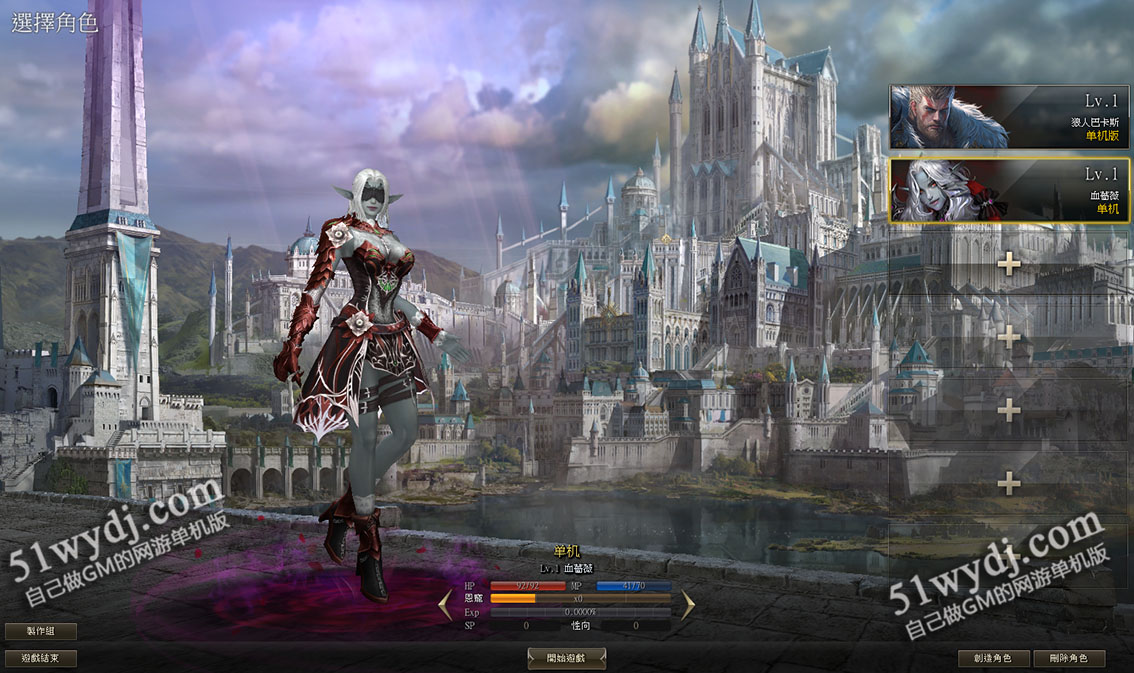
Task: Click 遊戲結束 to exit the game
Action: pos(41,658)
